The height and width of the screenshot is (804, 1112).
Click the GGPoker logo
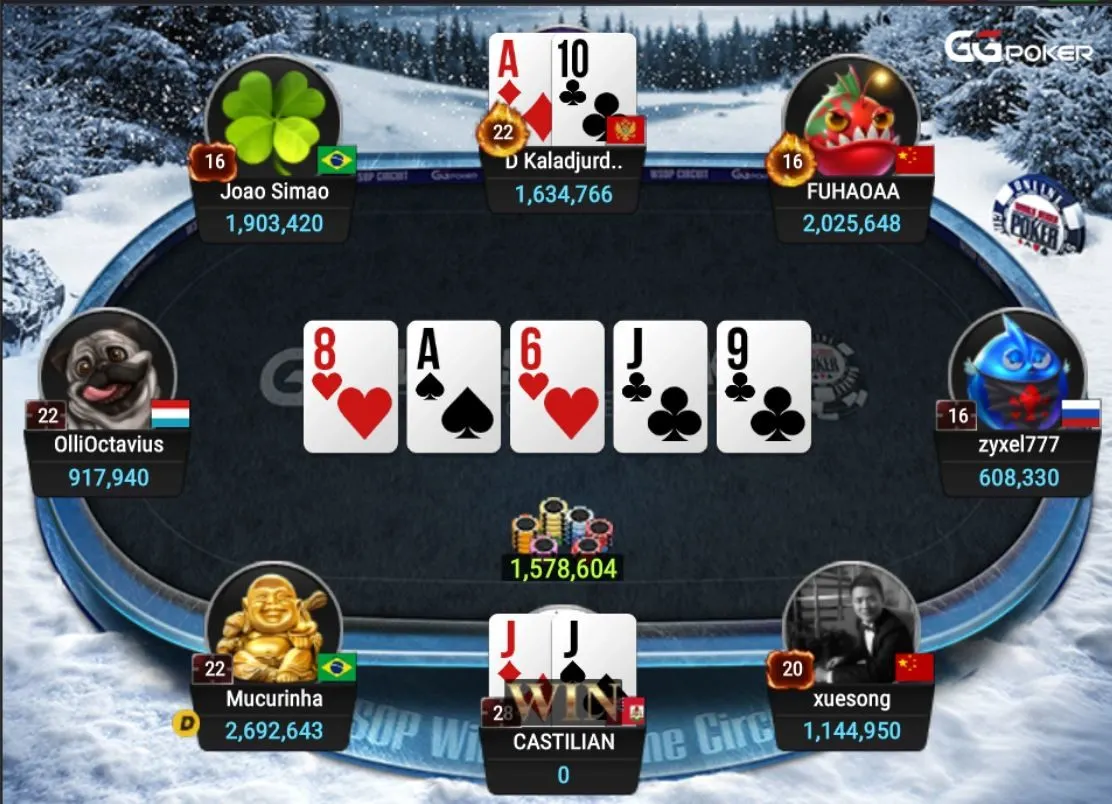[1018, 48]
